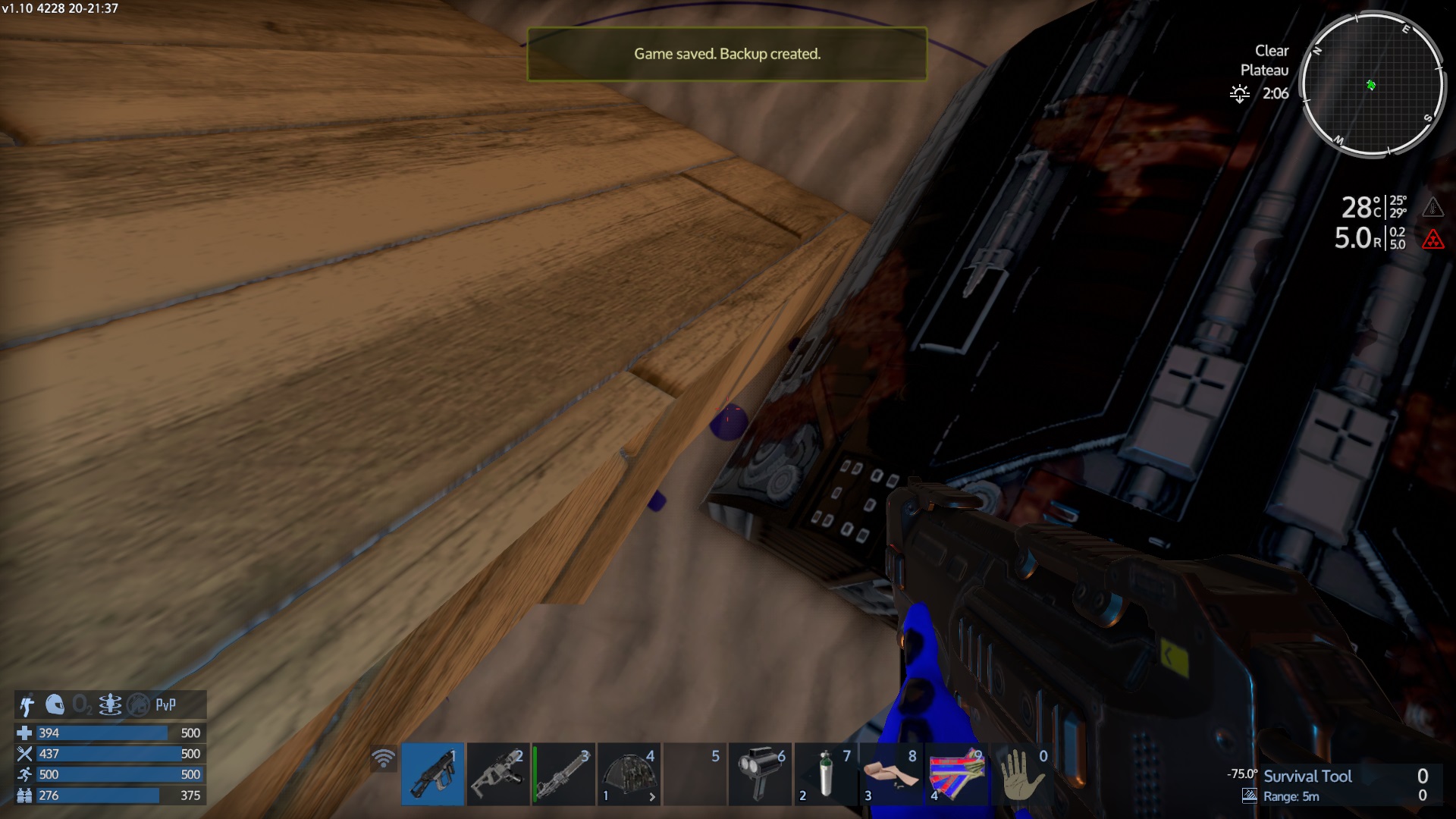Screen dimensions: 1456x819
Task: Click the PvP status indicator
Action: [x=166, y=705]
